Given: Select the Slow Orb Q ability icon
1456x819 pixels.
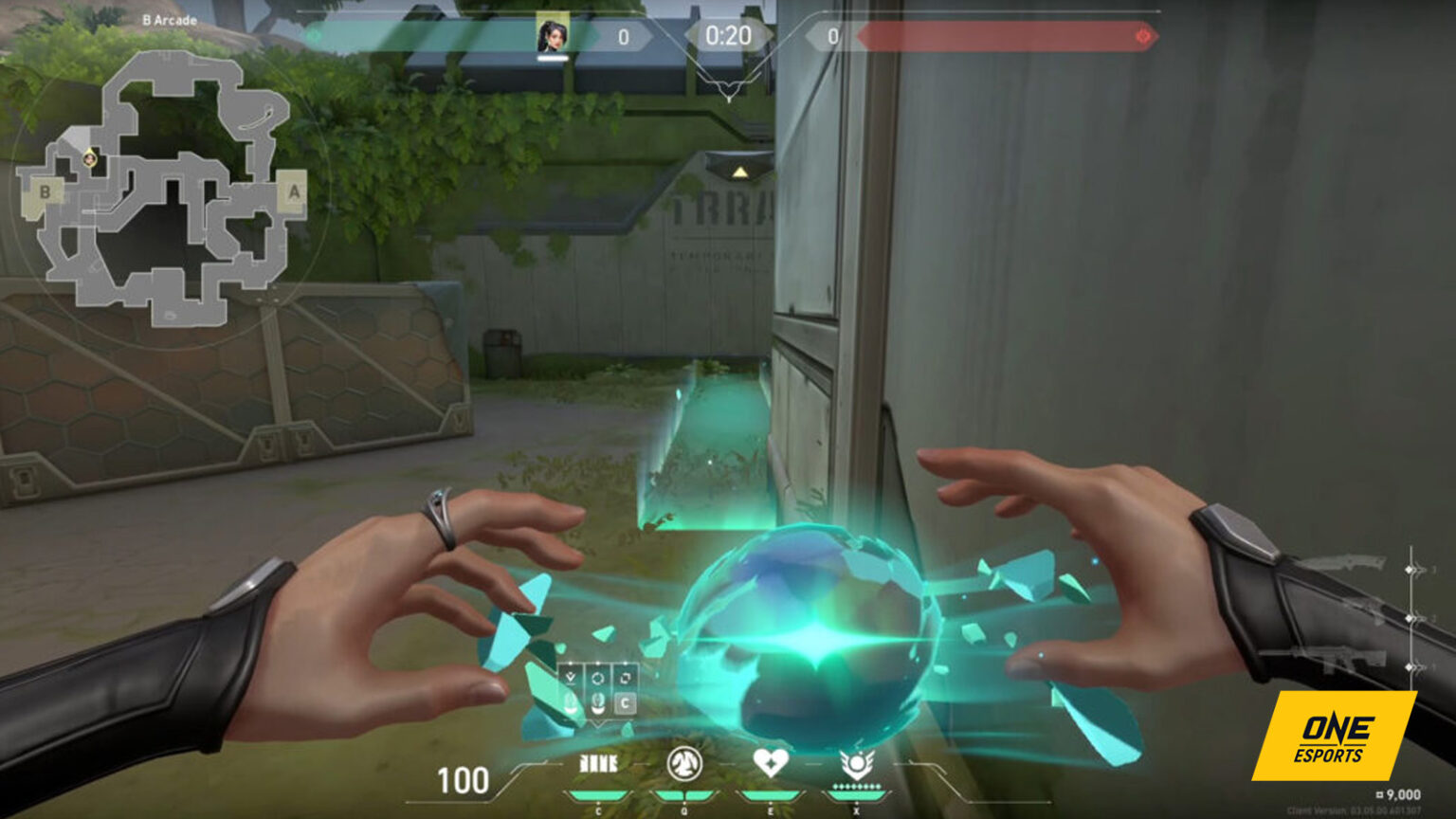Looking at the screenshot, I should 684,761.
